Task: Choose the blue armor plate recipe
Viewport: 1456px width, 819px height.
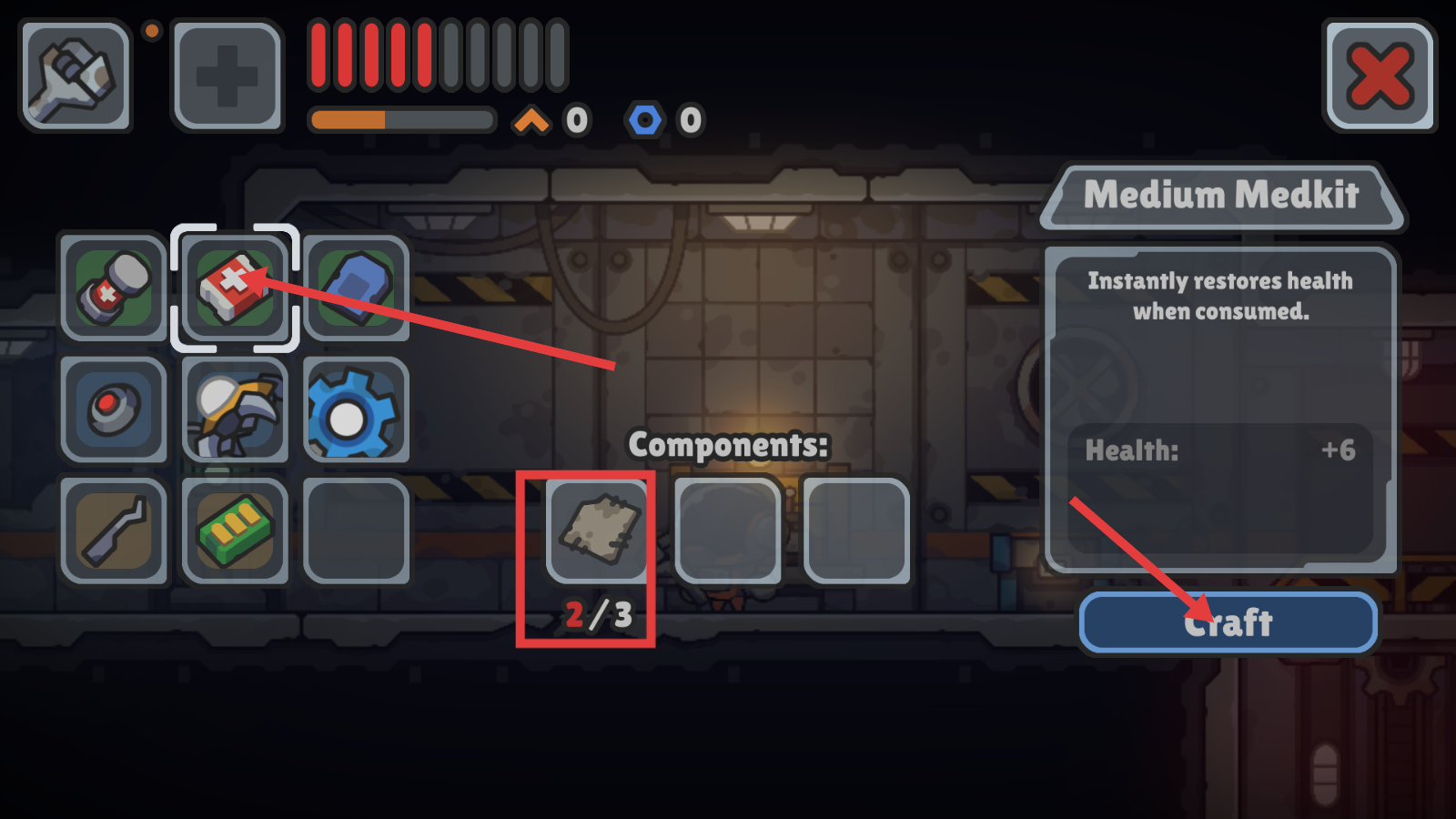Action: point(356,288)
